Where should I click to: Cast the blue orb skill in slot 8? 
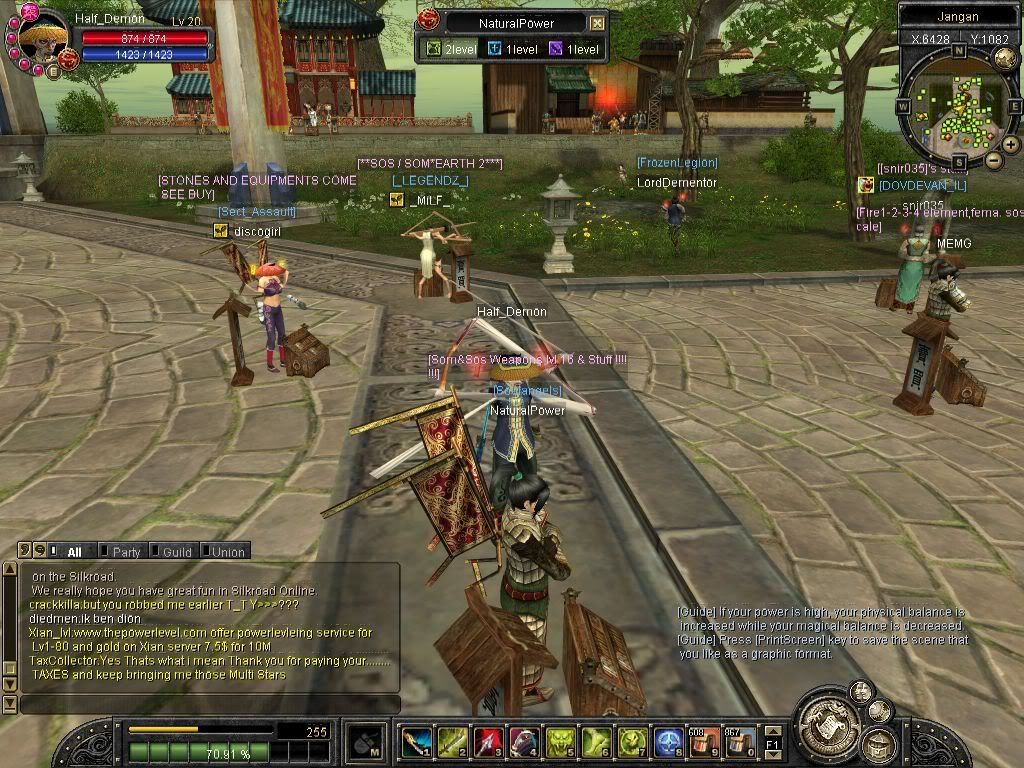pos(668,742)
